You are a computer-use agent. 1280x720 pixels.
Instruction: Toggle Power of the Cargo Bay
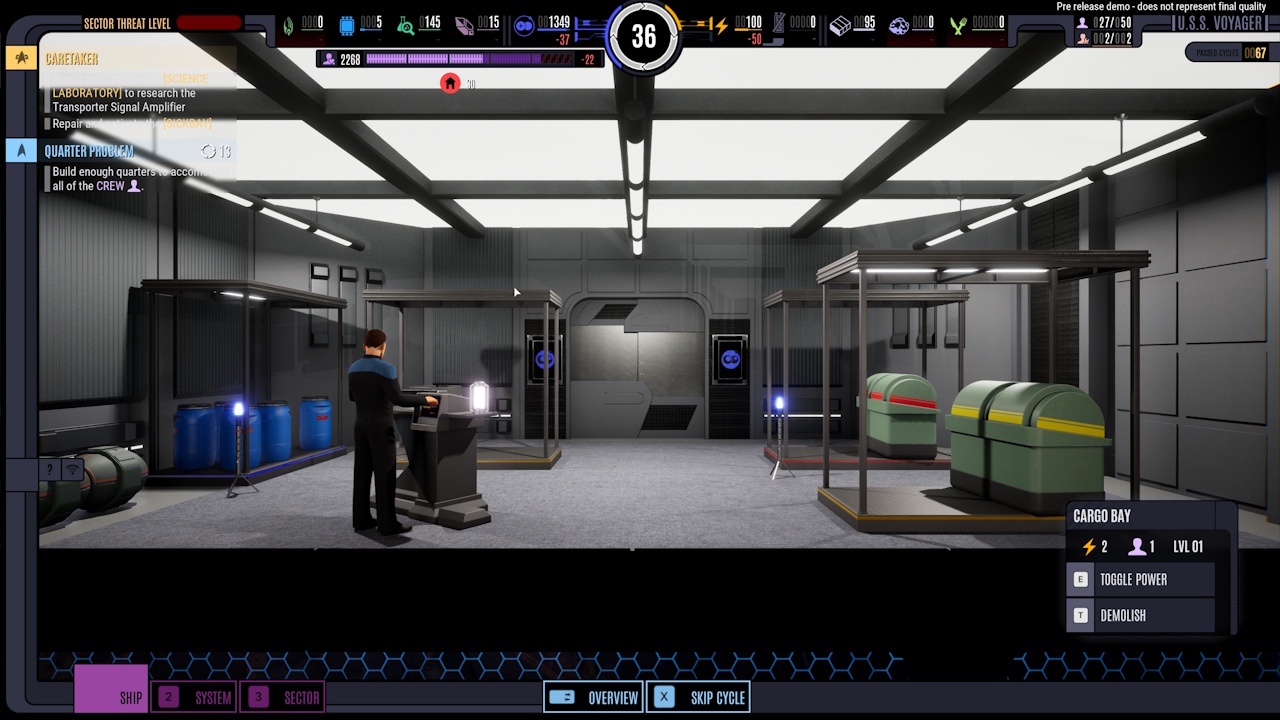click(x=1140, y=579)
